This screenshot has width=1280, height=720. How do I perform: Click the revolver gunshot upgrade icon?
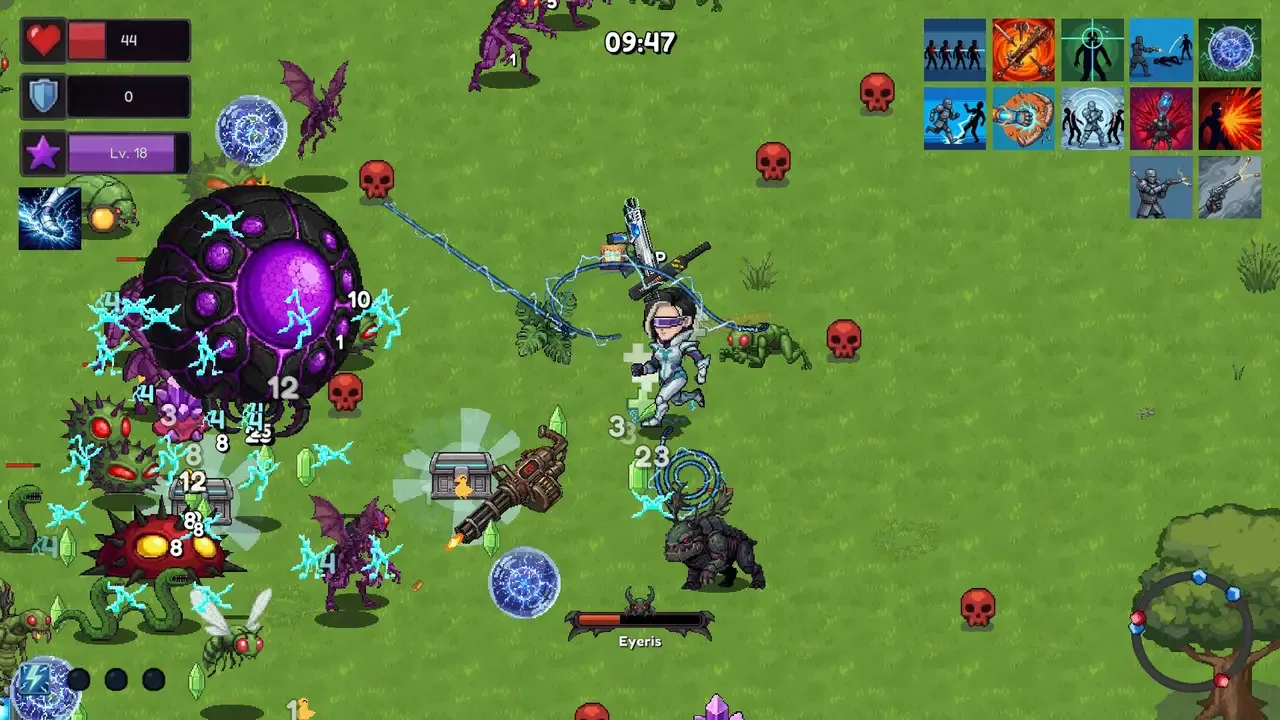coord(1230,187)
